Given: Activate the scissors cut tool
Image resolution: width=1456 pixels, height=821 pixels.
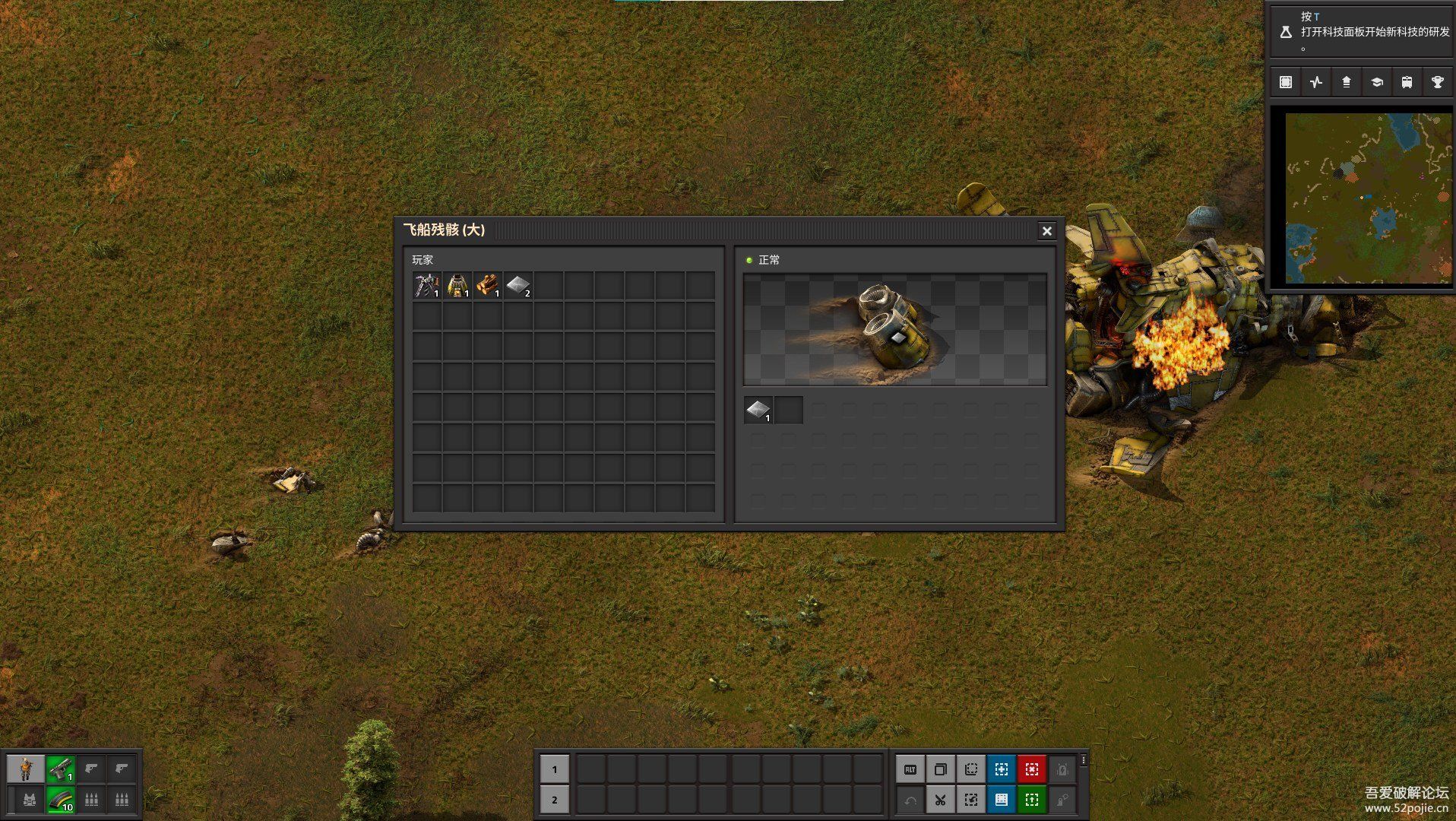Looking at the screenshot, I should point(941,800).
